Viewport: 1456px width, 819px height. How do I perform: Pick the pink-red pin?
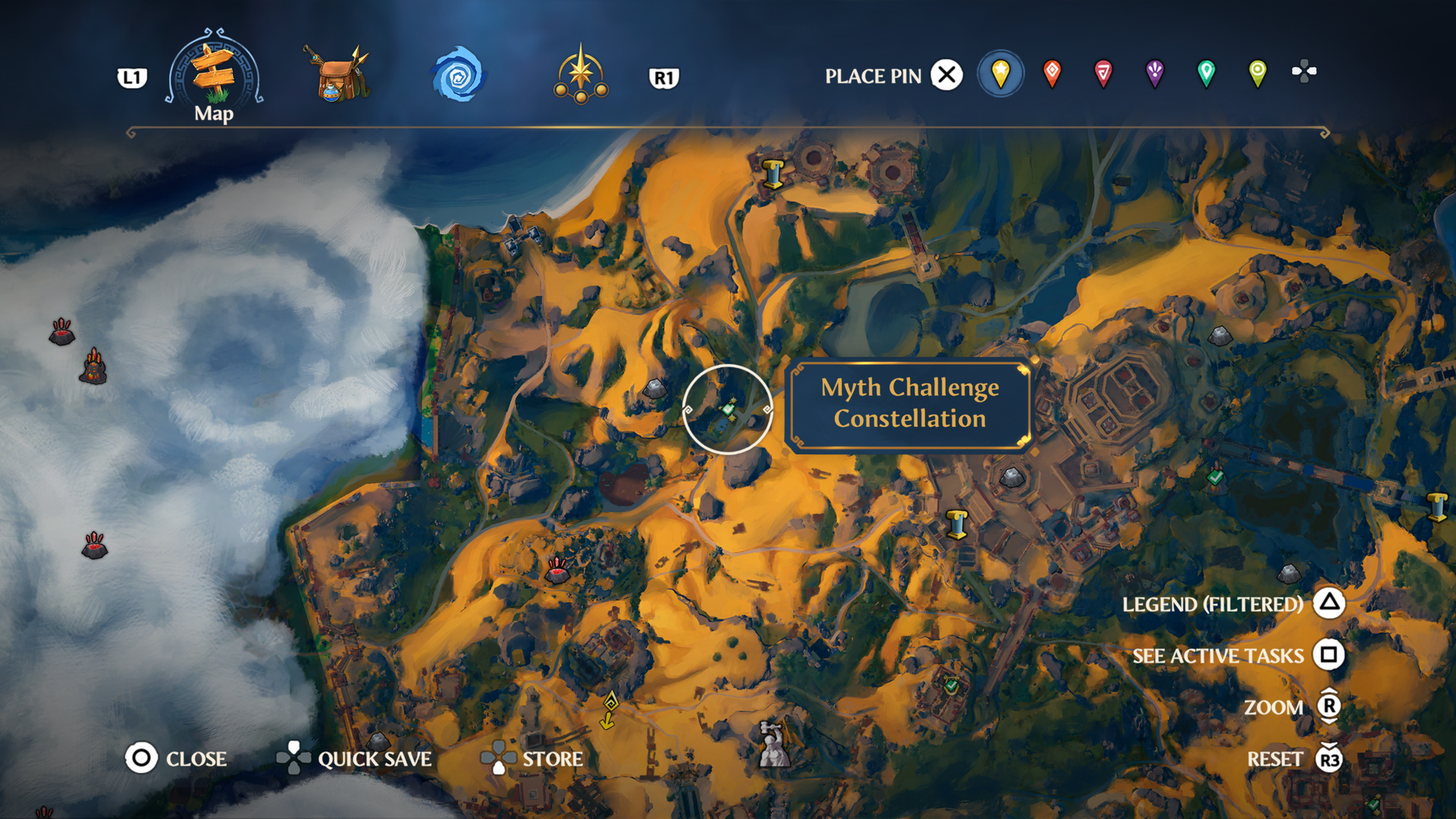1103,74
